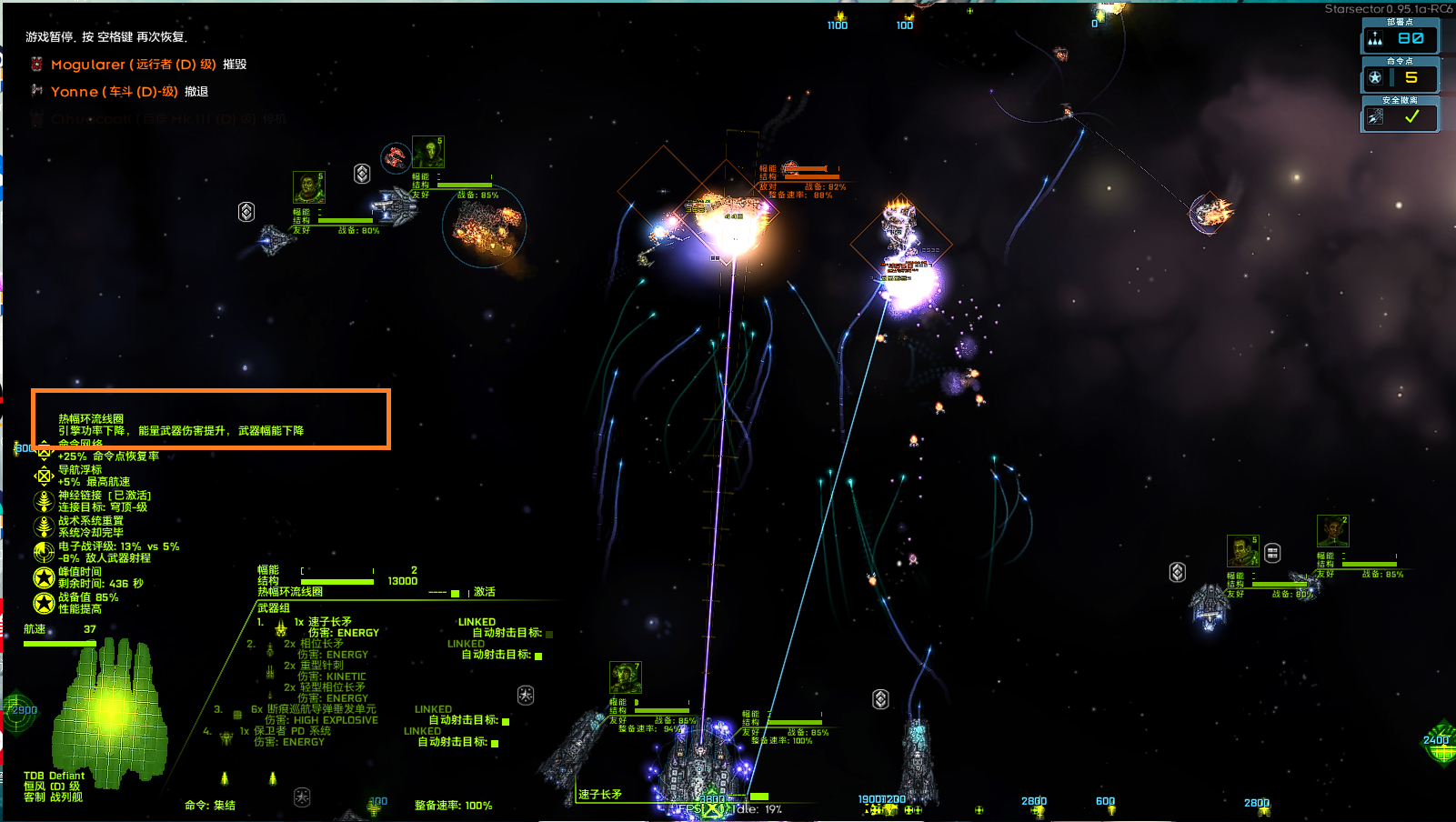1456x822 pixels.
Task: Click the 峰值时间 star icon
Action: [x=44, y=577]
